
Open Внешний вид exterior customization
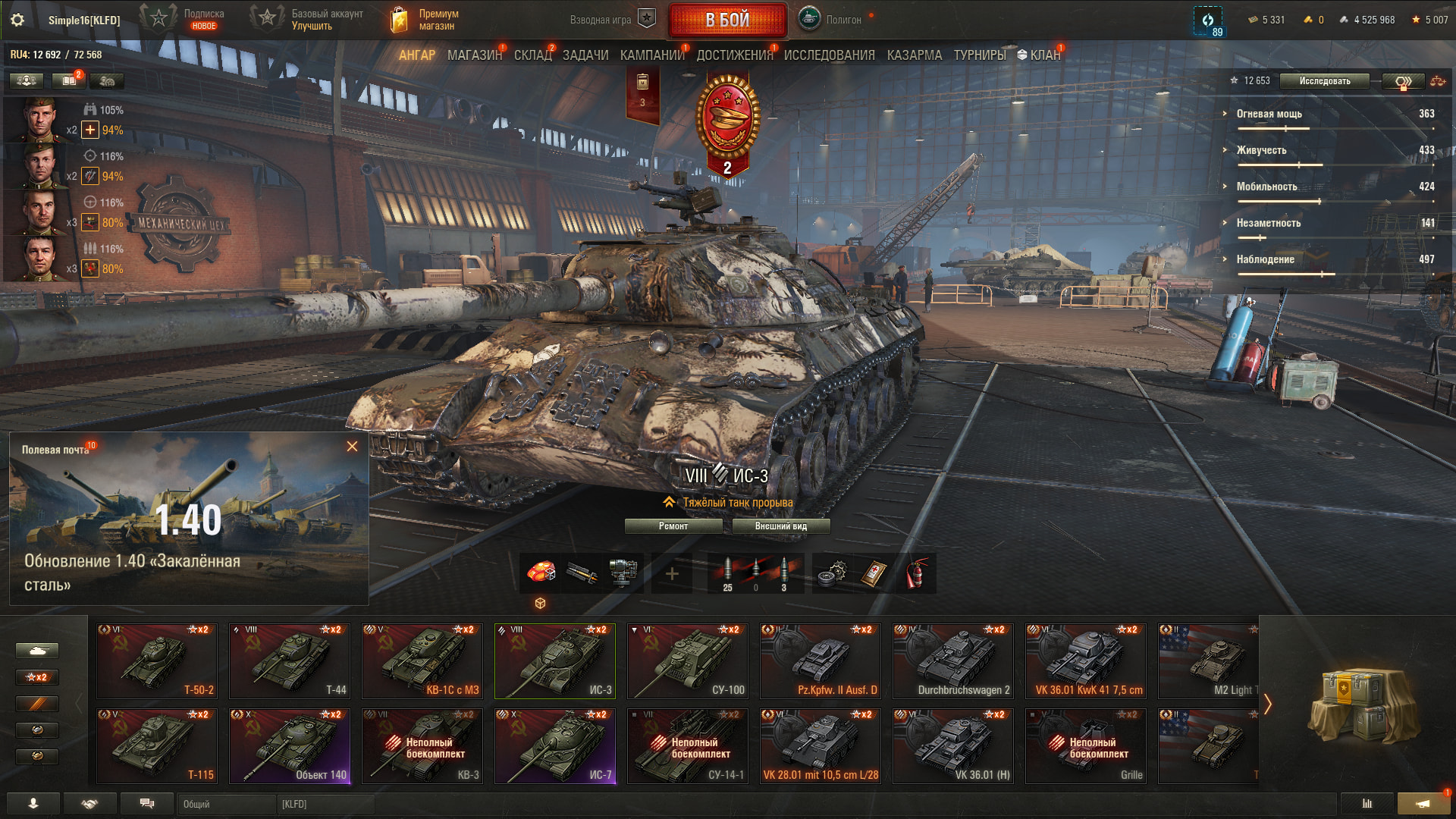(x=780, y=526)
